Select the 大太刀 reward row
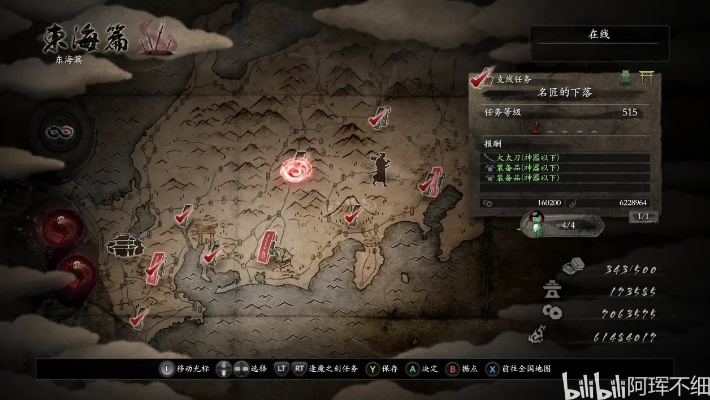 pyautogui.click(x=567, y=157)
